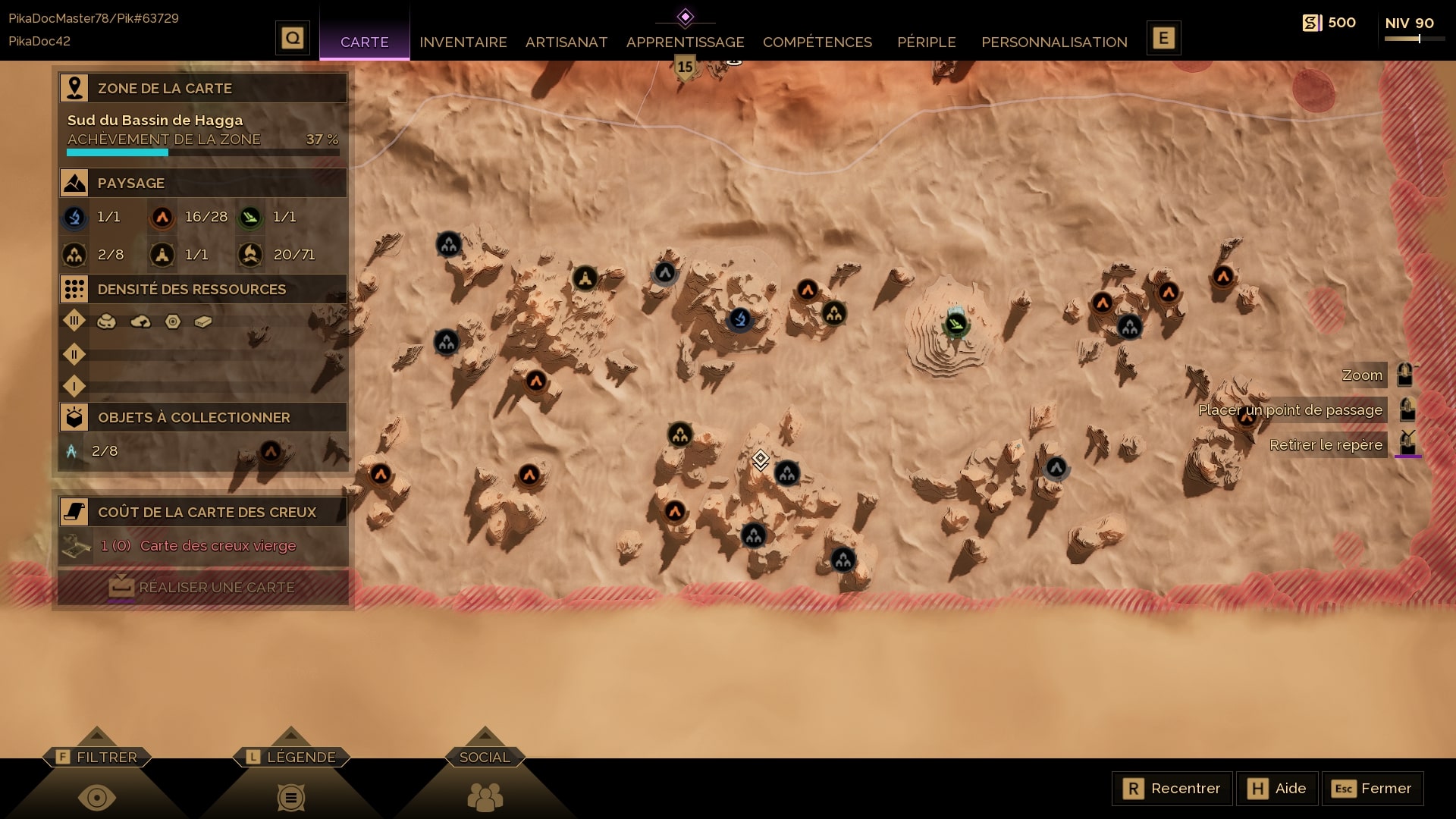This screenshot has height=819, width=1456.
Task: Go to the Apprentissage tab
Action: (x=685, y=42)
